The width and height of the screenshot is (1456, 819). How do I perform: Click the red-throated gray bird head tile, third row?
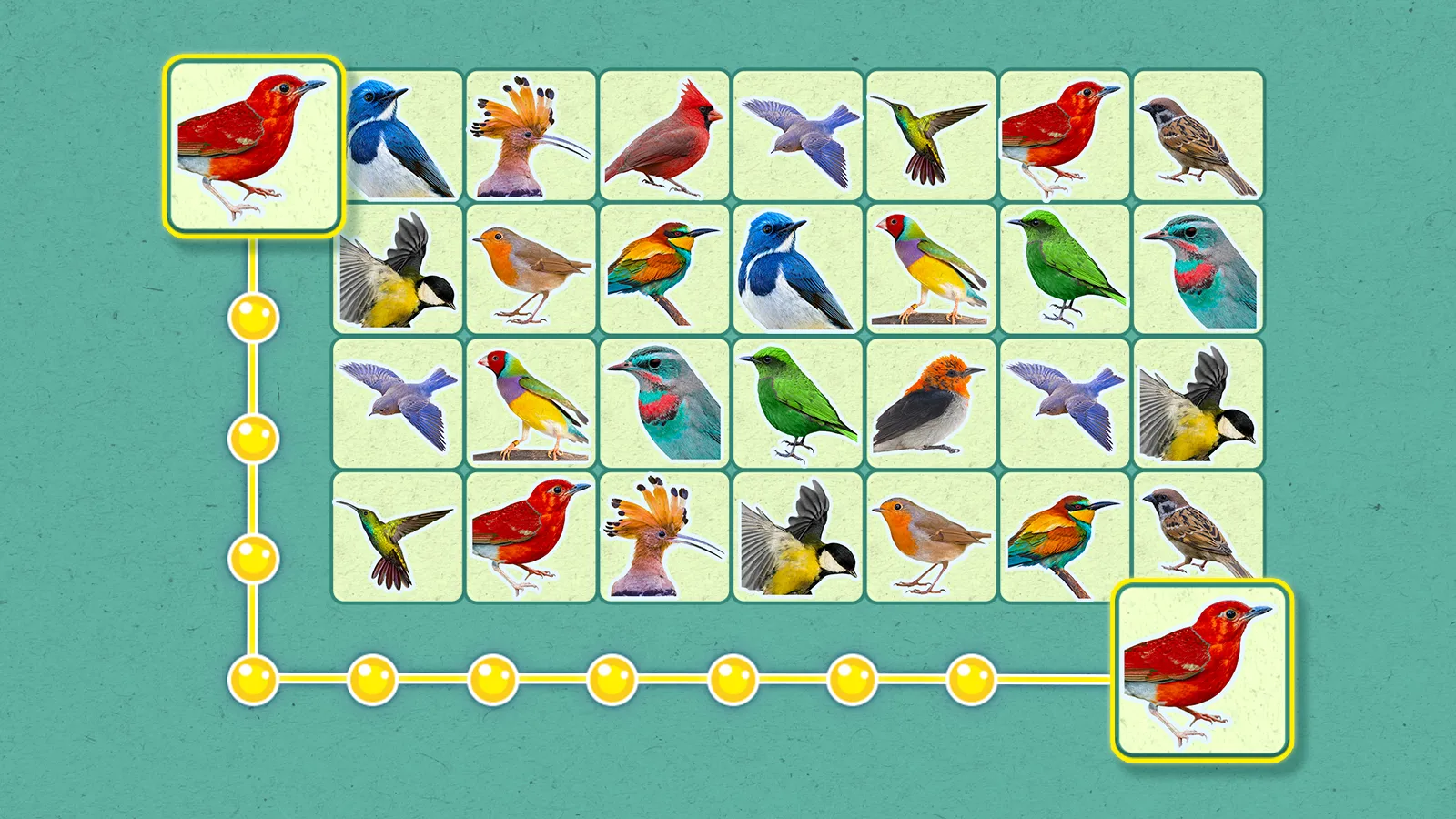pos(664,405)
